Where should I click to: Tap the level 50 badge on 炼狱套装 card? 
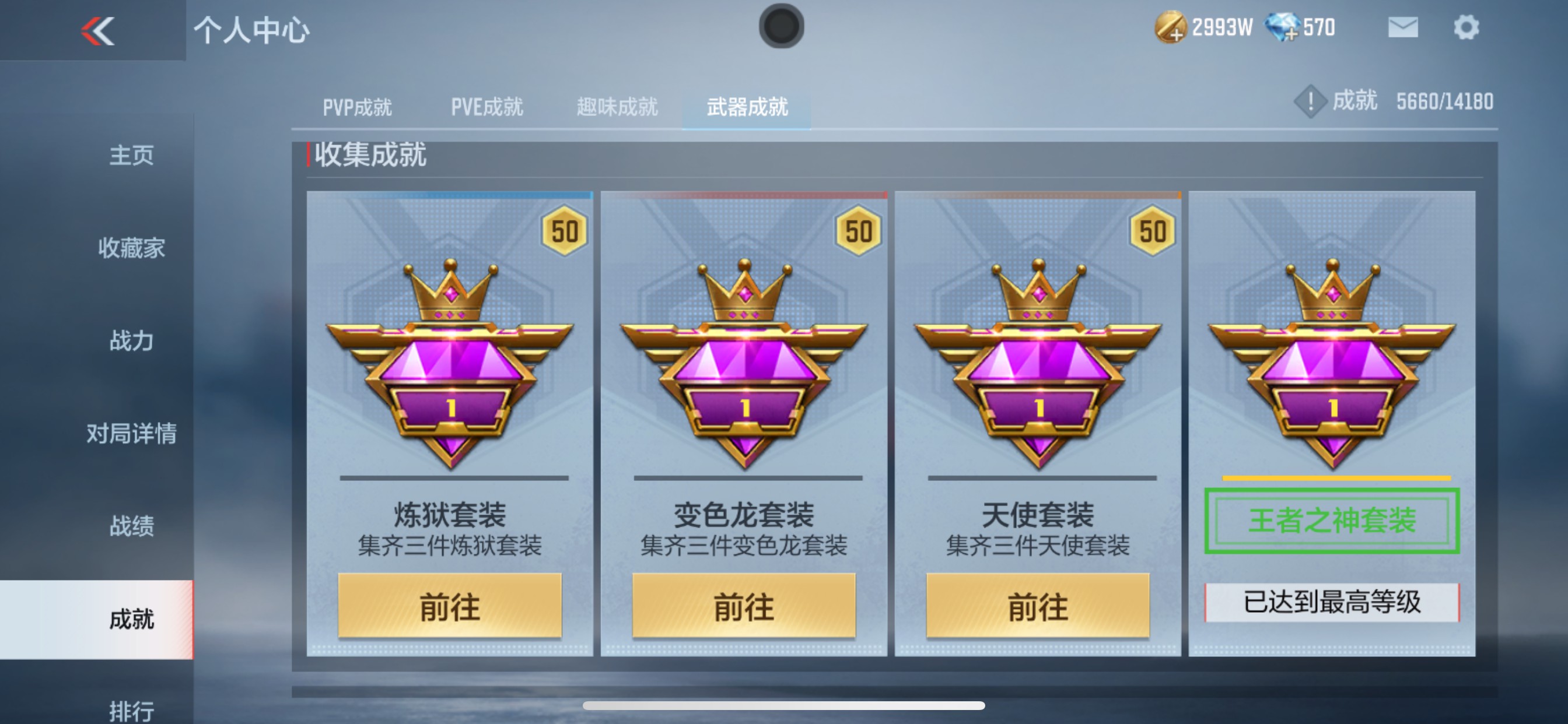click(563, 231)
